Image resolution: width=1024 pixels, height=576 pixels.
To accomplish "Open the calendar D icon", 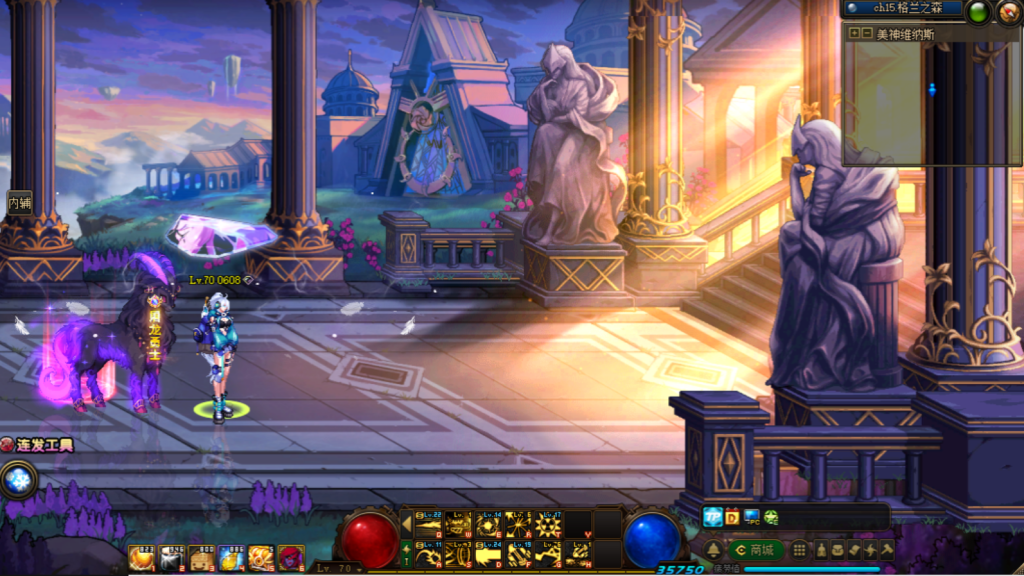I will coord(732,517).
